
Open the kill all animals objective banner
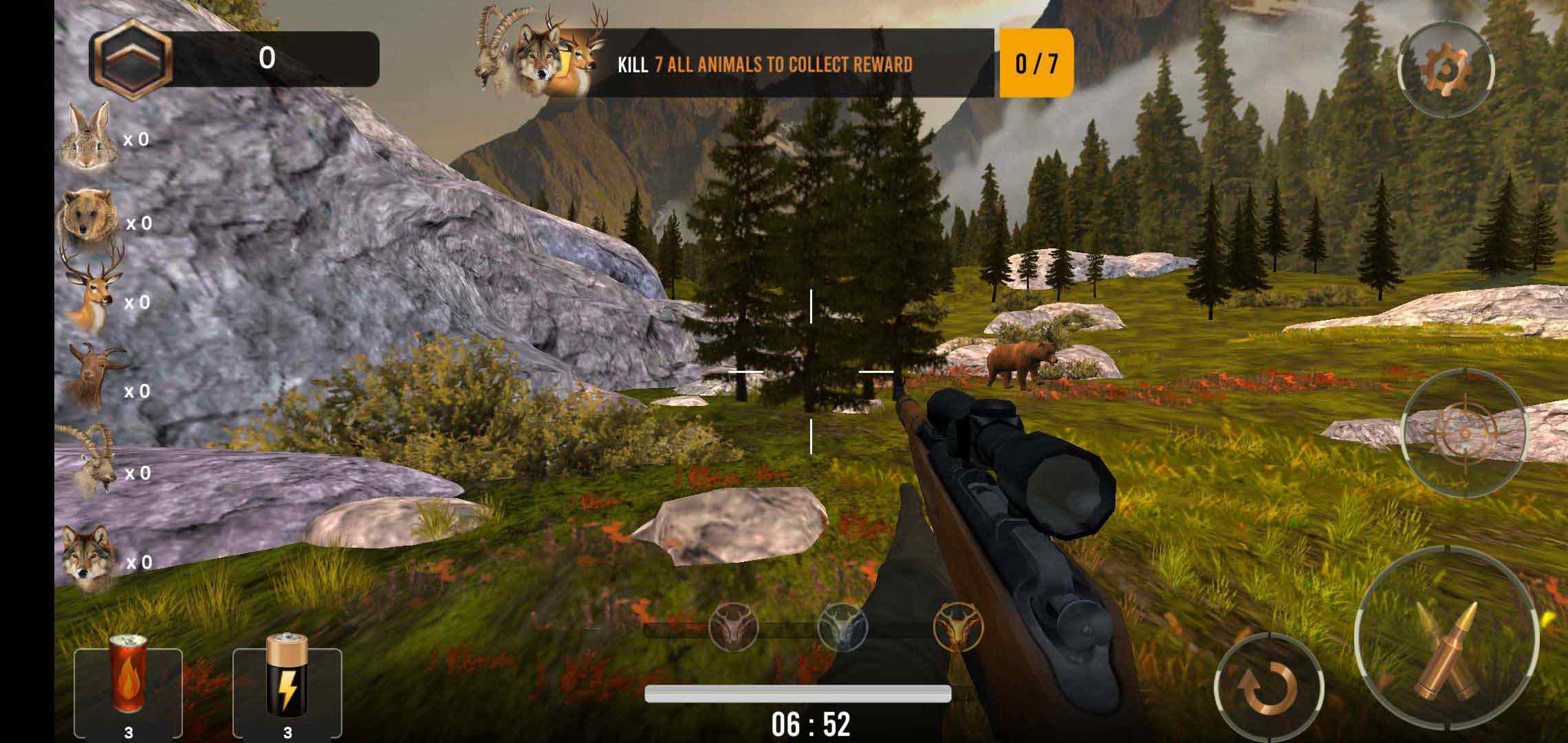pyautogui.click(x=763, y=64)
